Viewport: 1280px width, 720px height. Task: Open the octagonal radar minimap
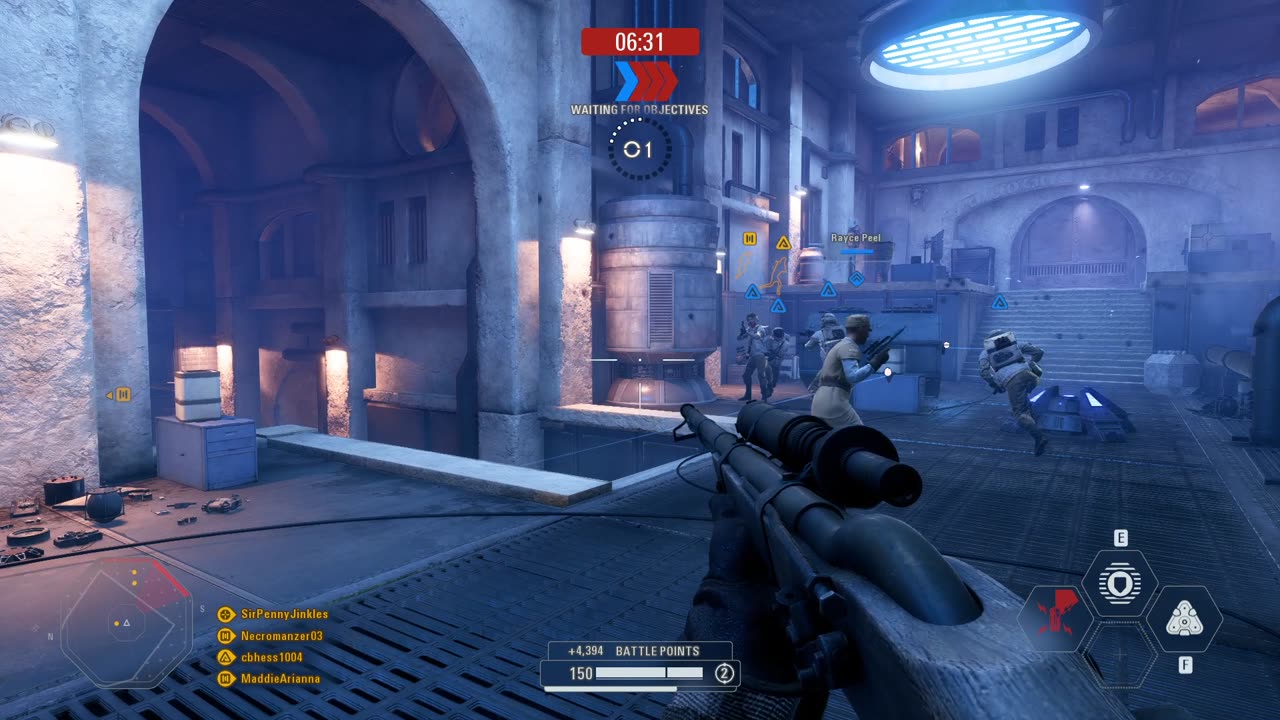(126, 623)
